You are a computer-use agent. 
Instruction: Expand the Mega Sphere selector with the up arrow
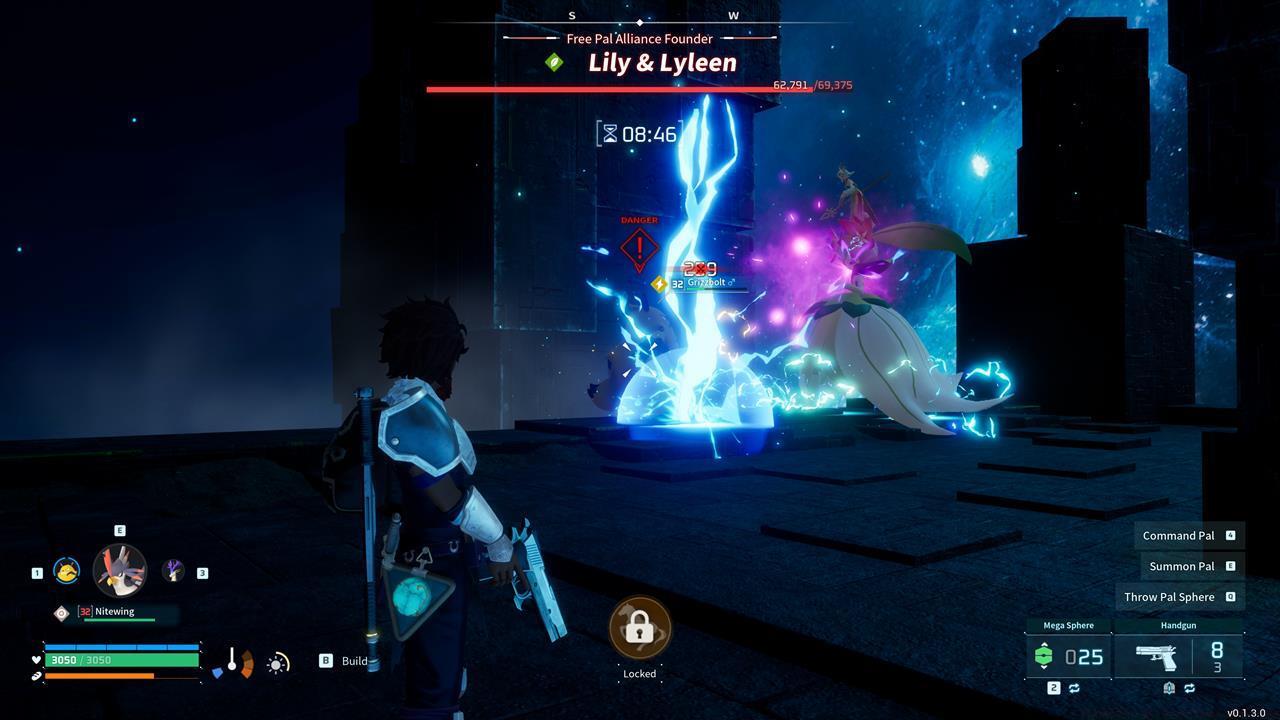pos(1044,644)
